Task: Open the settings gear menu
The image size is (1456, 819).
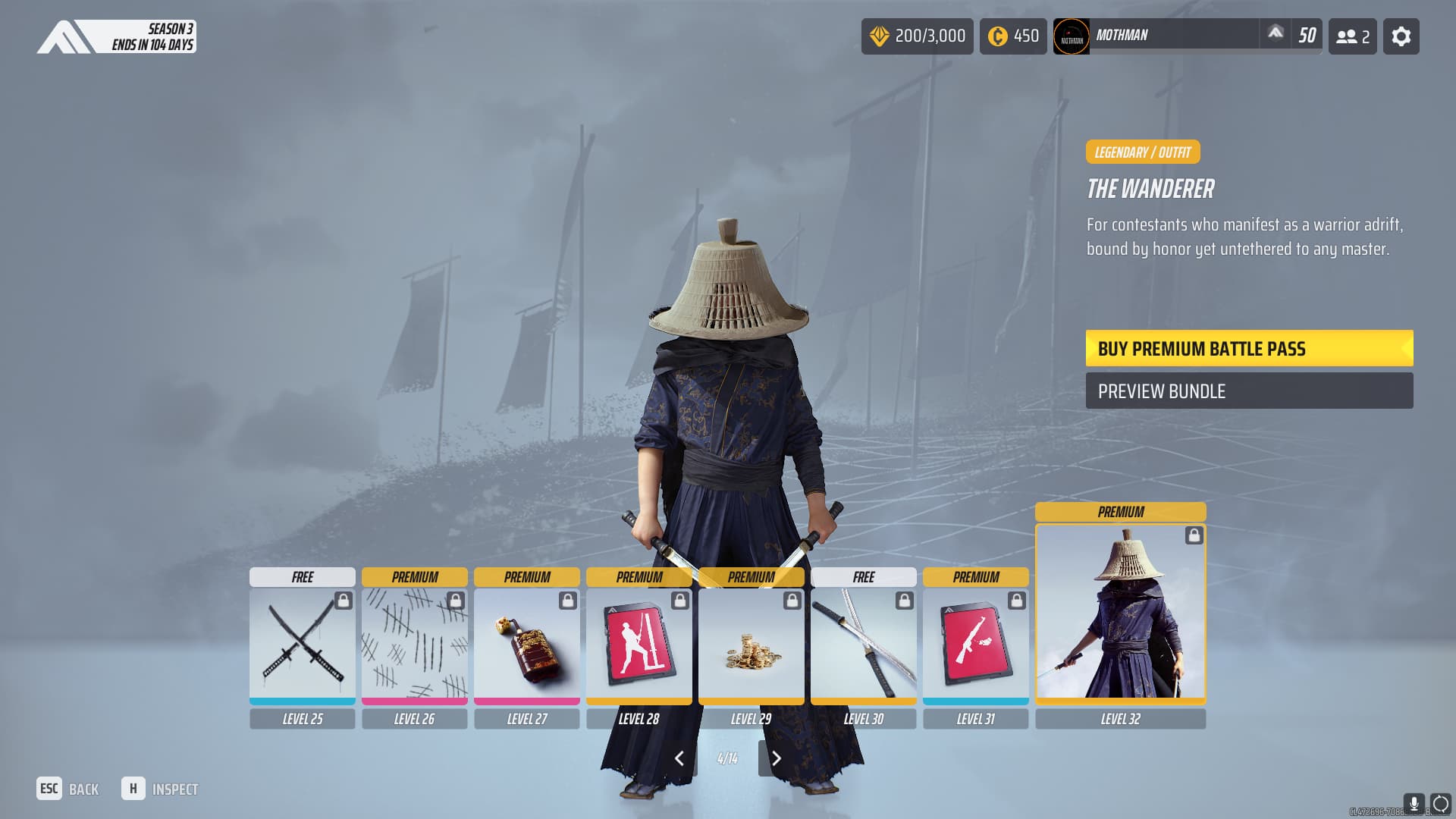Action: pos(1401,36)
